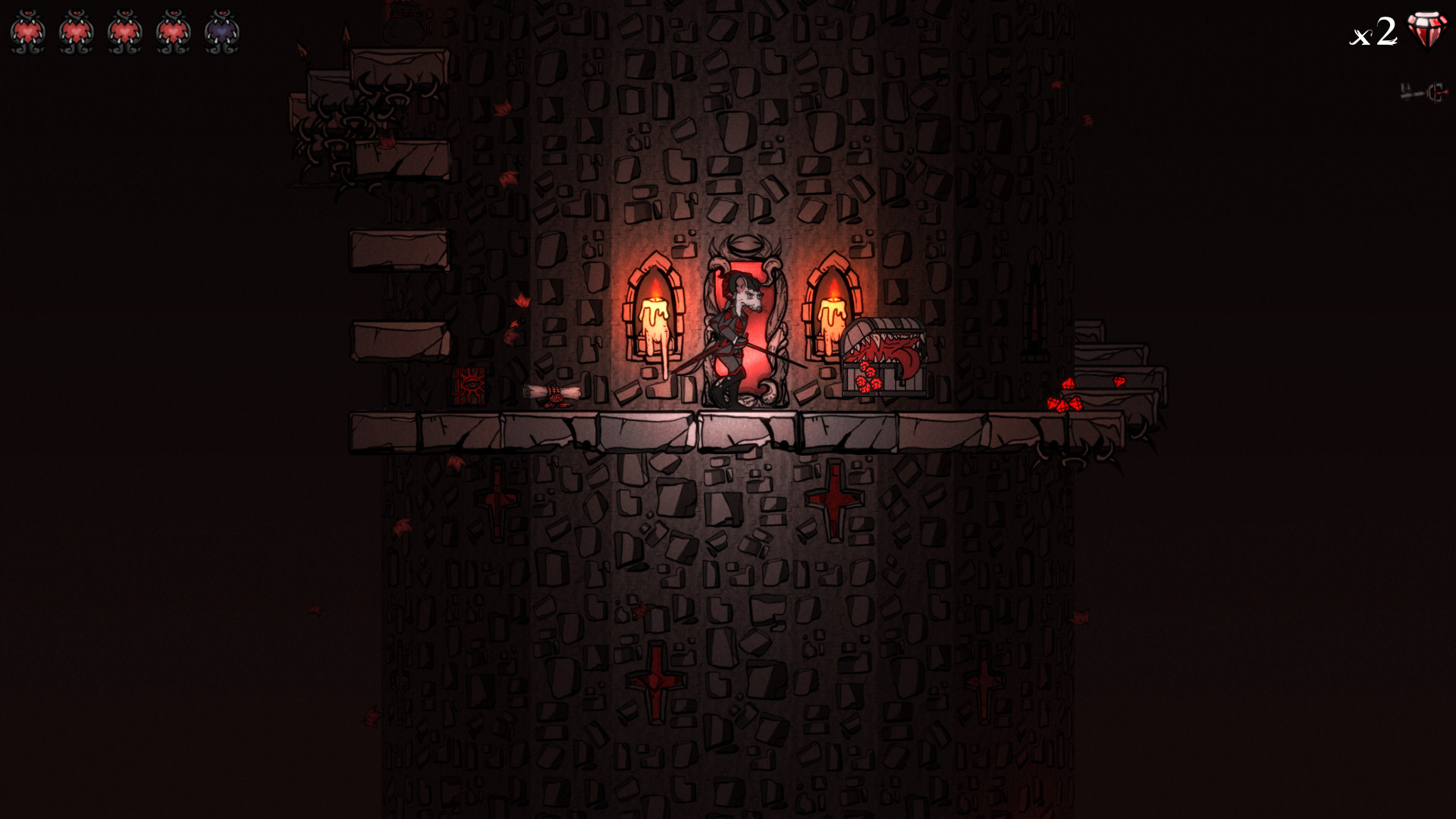Image resolution: width=1456 pixels, height=819 pixels.
Task: Toggle the fourth heart in the health row
Action: tap(174, 30)
